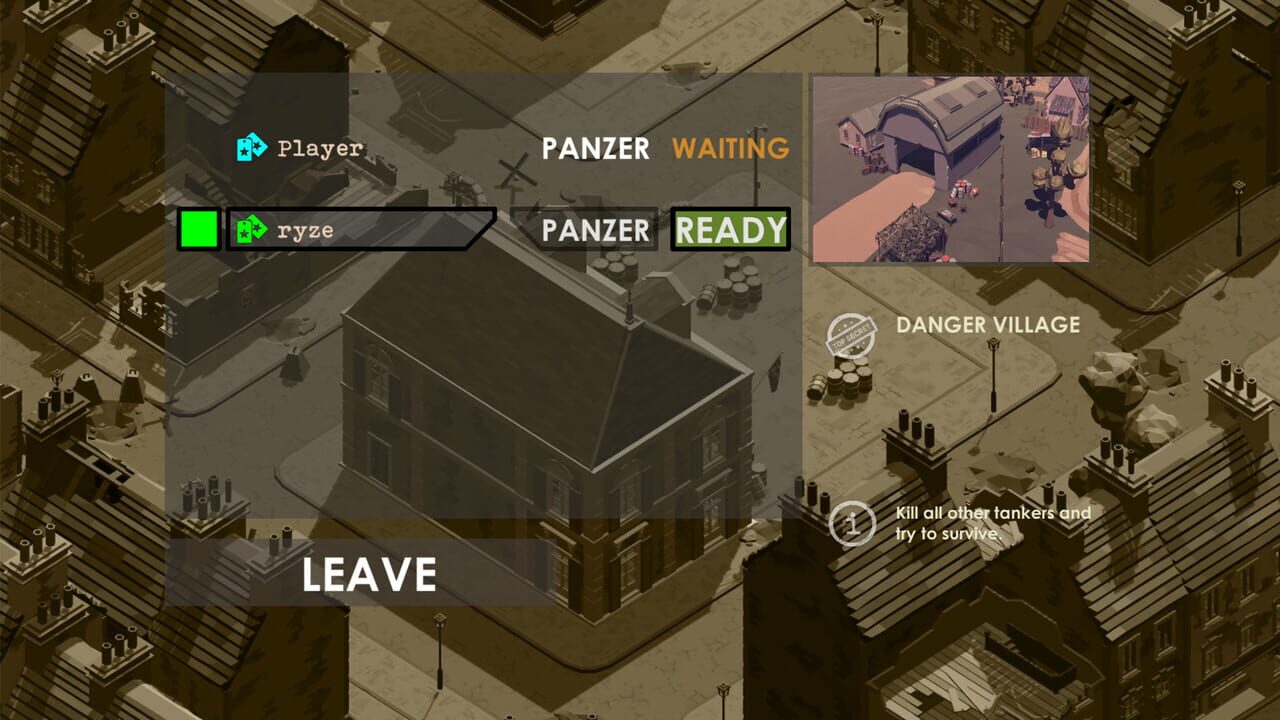Change ryze's green team color swatch

click(197, 229)
